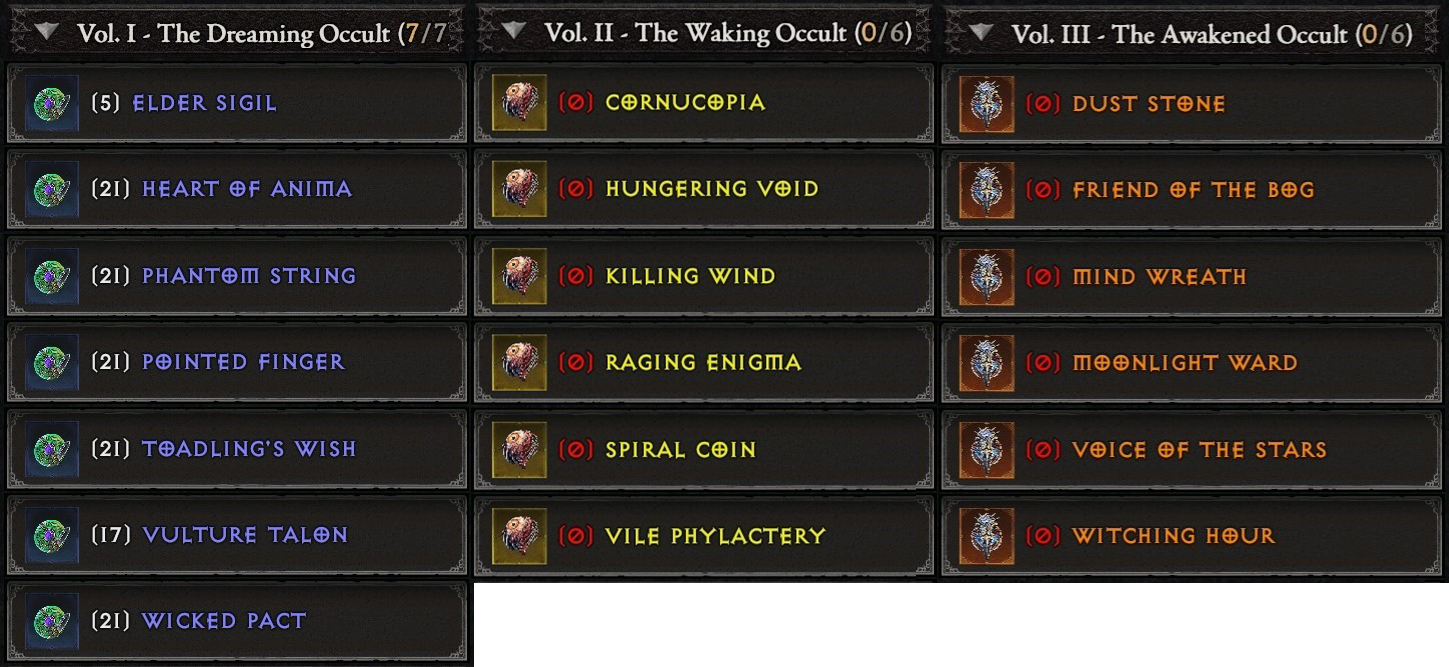Viewport: 1449px width, 667px height.
Task: Choose the Heart of Anima entry
Action: (236, 189)
